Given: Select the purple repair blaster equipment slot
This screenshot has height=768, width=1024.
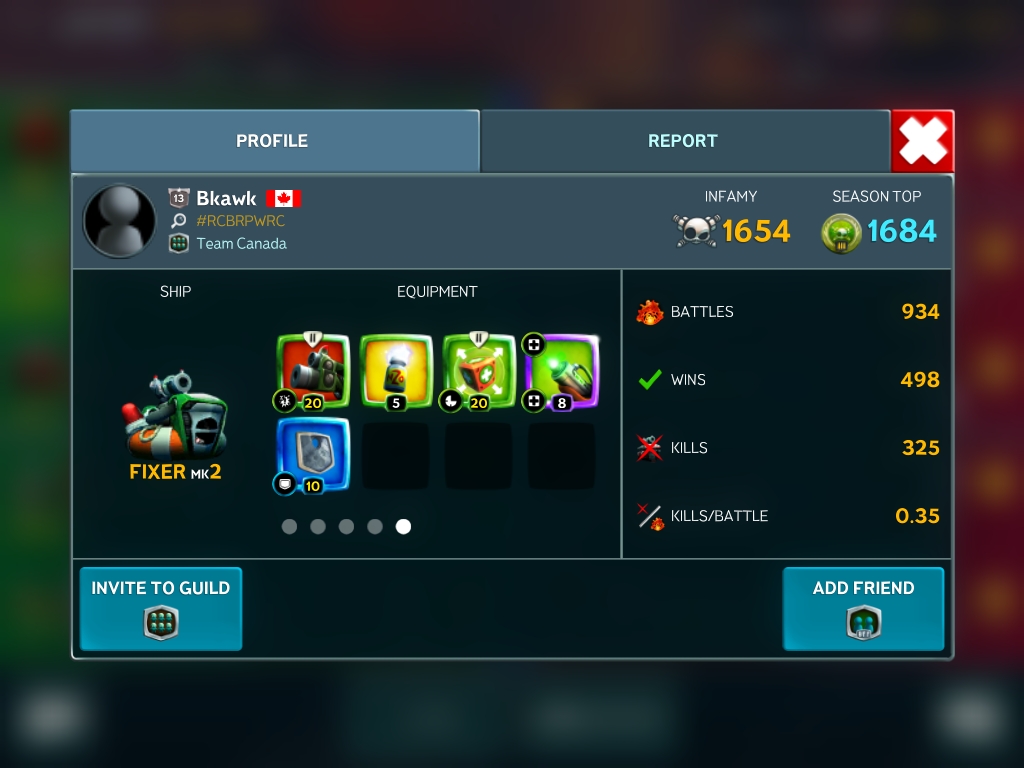Looking at the screenshot, I should tap(562, 371).
